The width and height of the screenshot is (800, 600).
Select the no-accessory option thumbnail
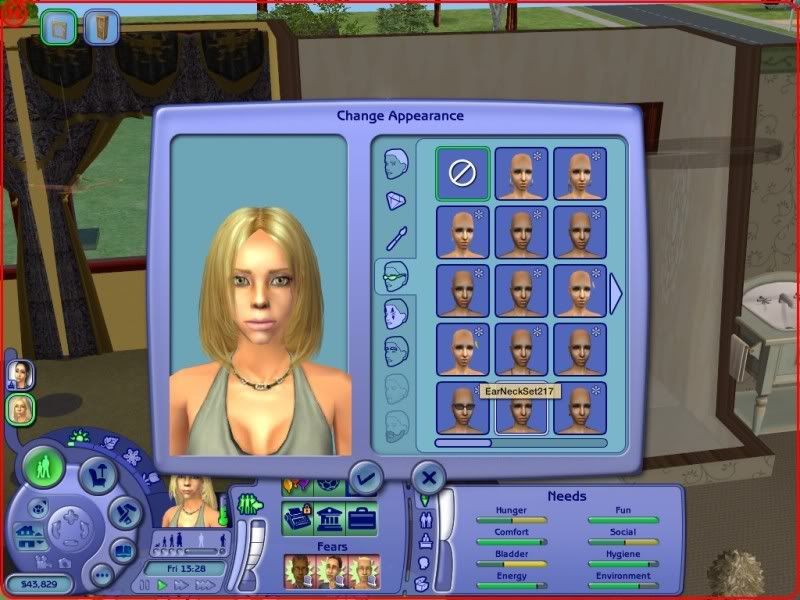point(463,172)
